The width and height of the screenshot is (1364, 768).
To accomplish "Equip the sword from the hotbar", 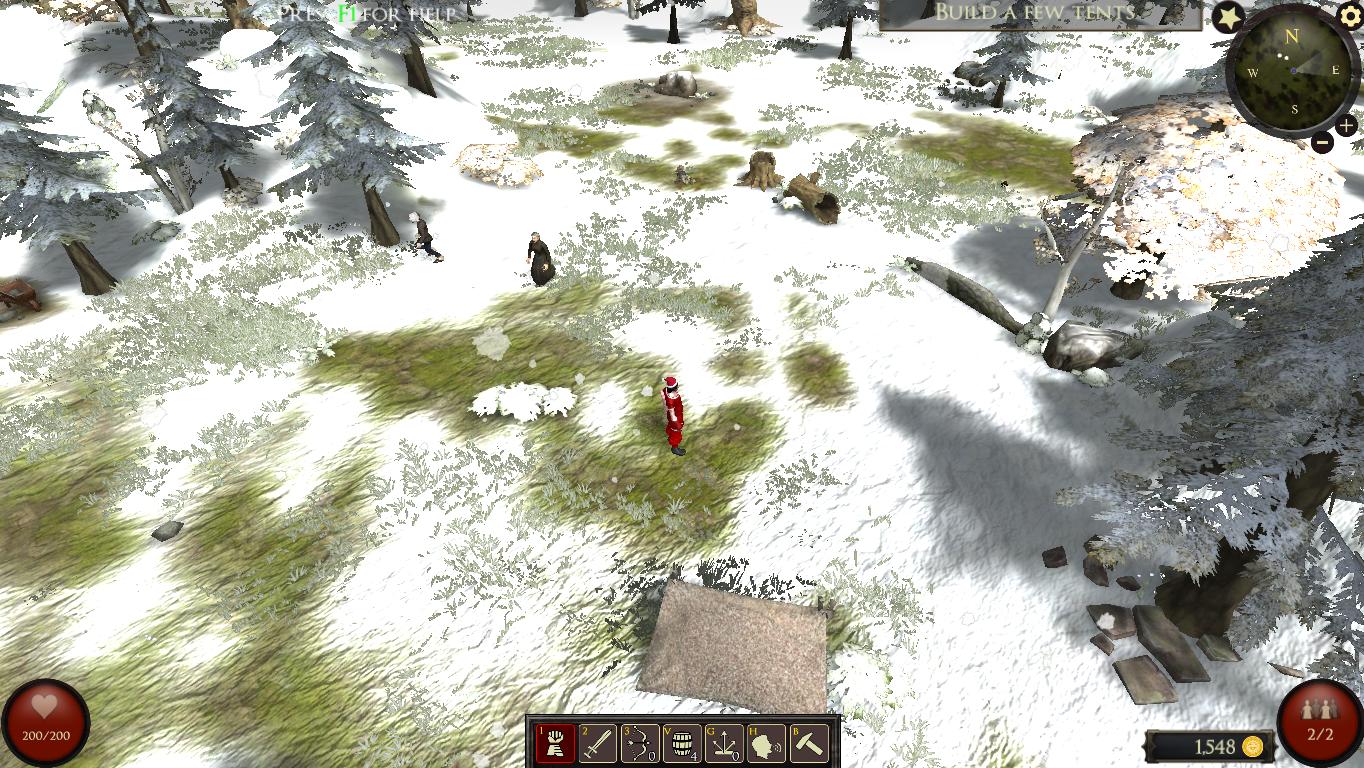I will tap(598, 744).
